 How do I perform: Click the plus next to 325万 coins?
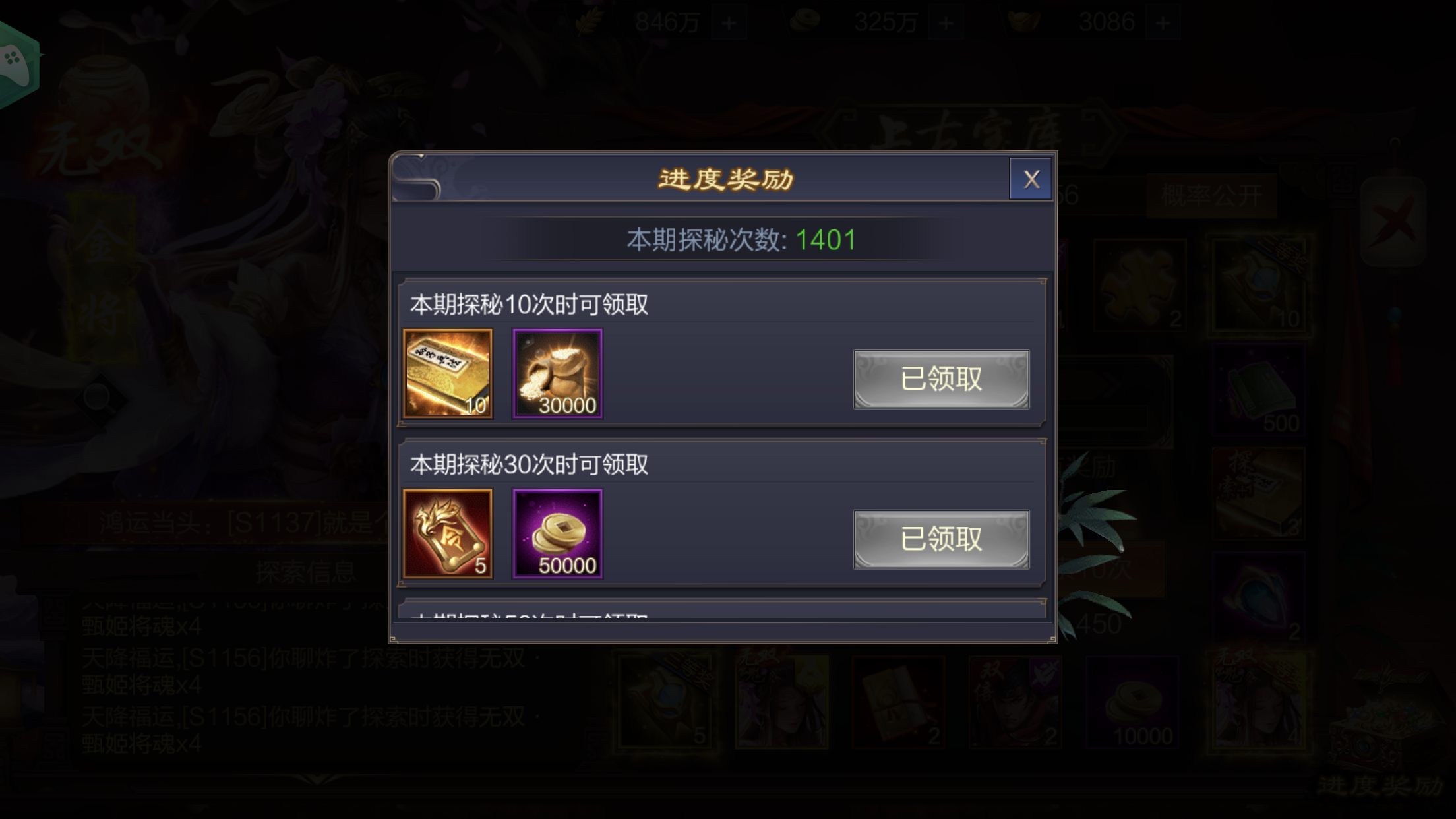point(946,22)
